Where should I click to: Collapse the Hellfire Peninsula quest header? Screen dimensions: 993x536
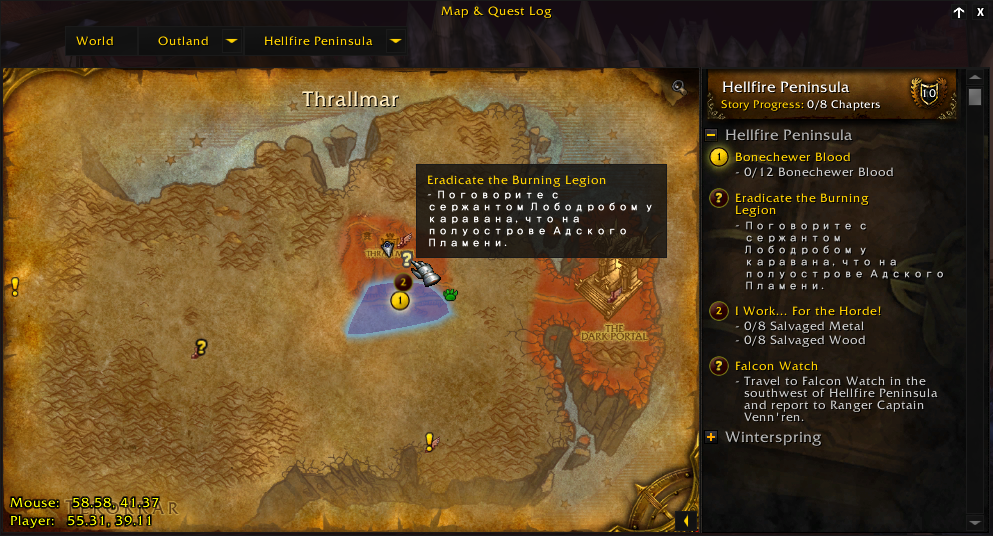(x=711, y=135)
